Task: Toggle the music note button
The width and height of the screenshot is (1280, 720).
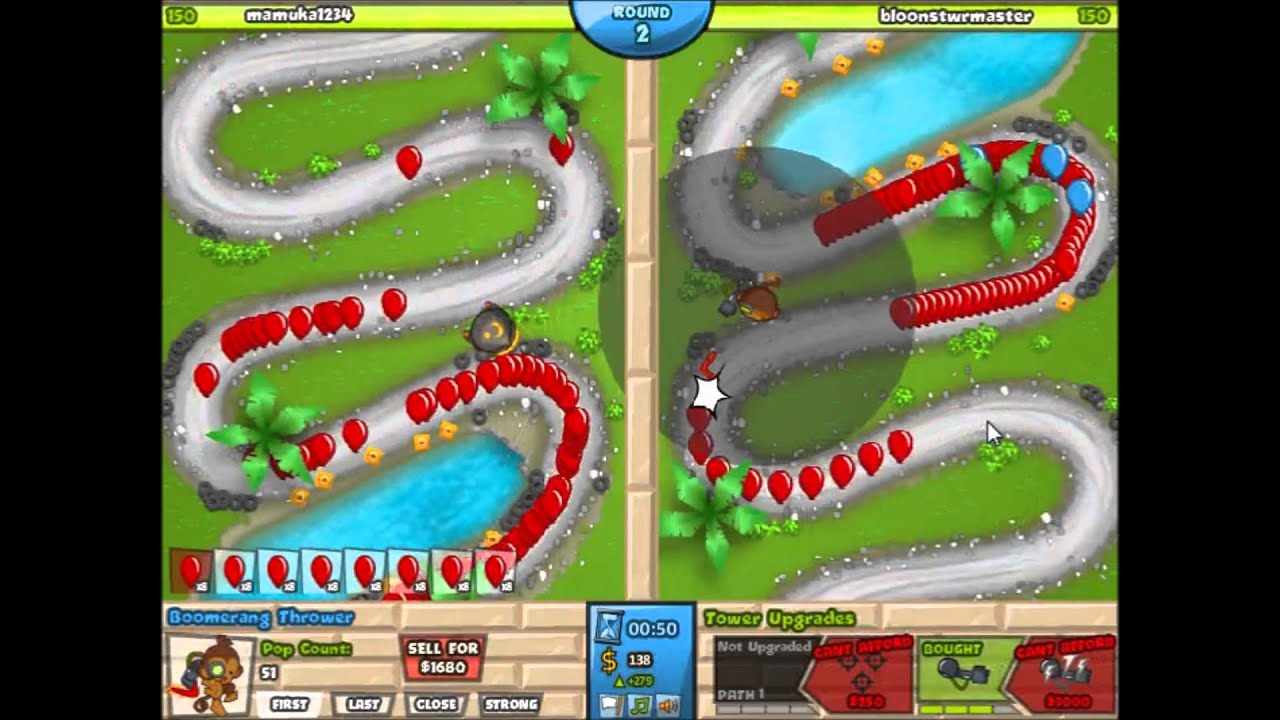Action: point(640,705)
